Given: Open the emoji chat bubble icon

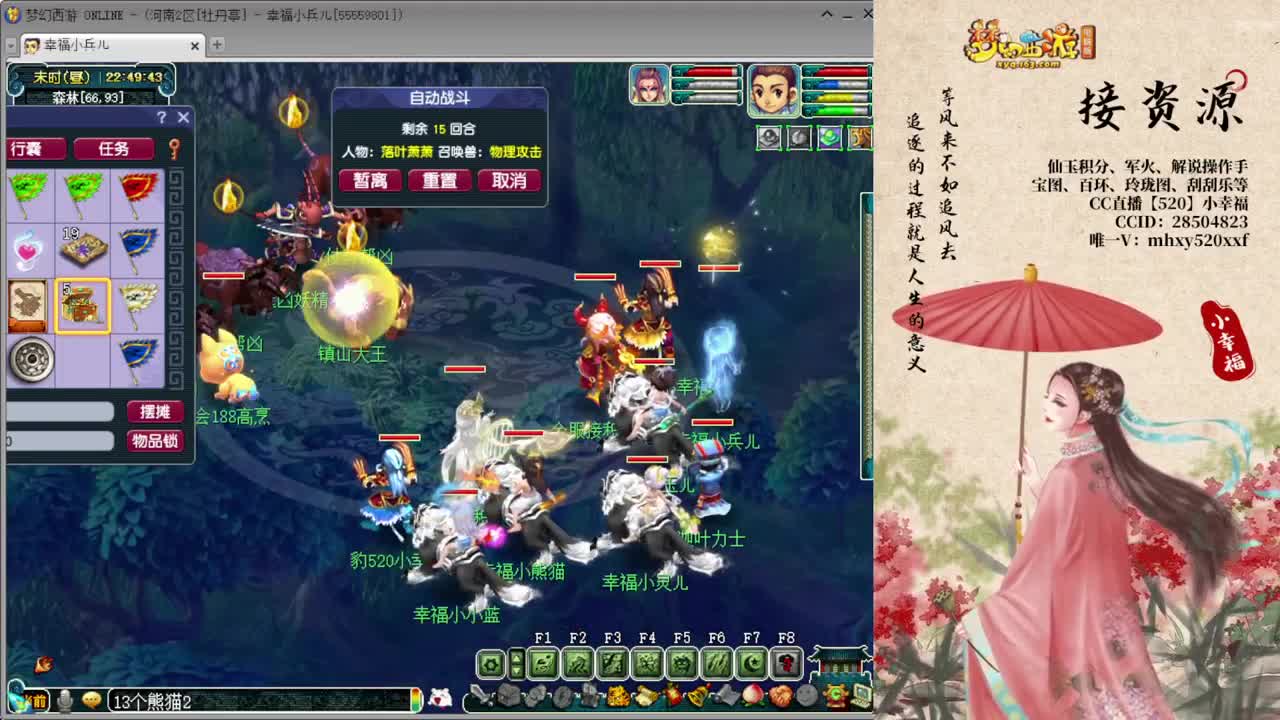Looking at the screenshot, I should 90,699.
